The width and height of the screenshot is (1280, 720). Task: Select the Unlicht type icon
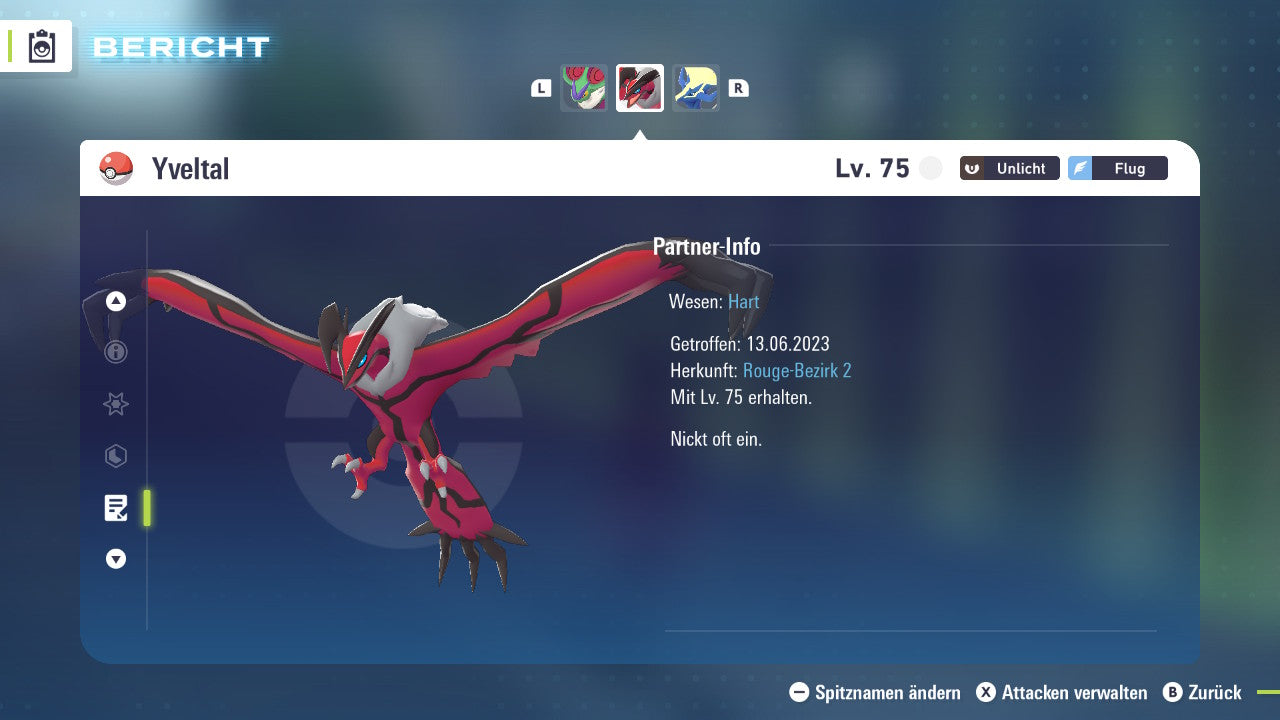click(1009, 168)
